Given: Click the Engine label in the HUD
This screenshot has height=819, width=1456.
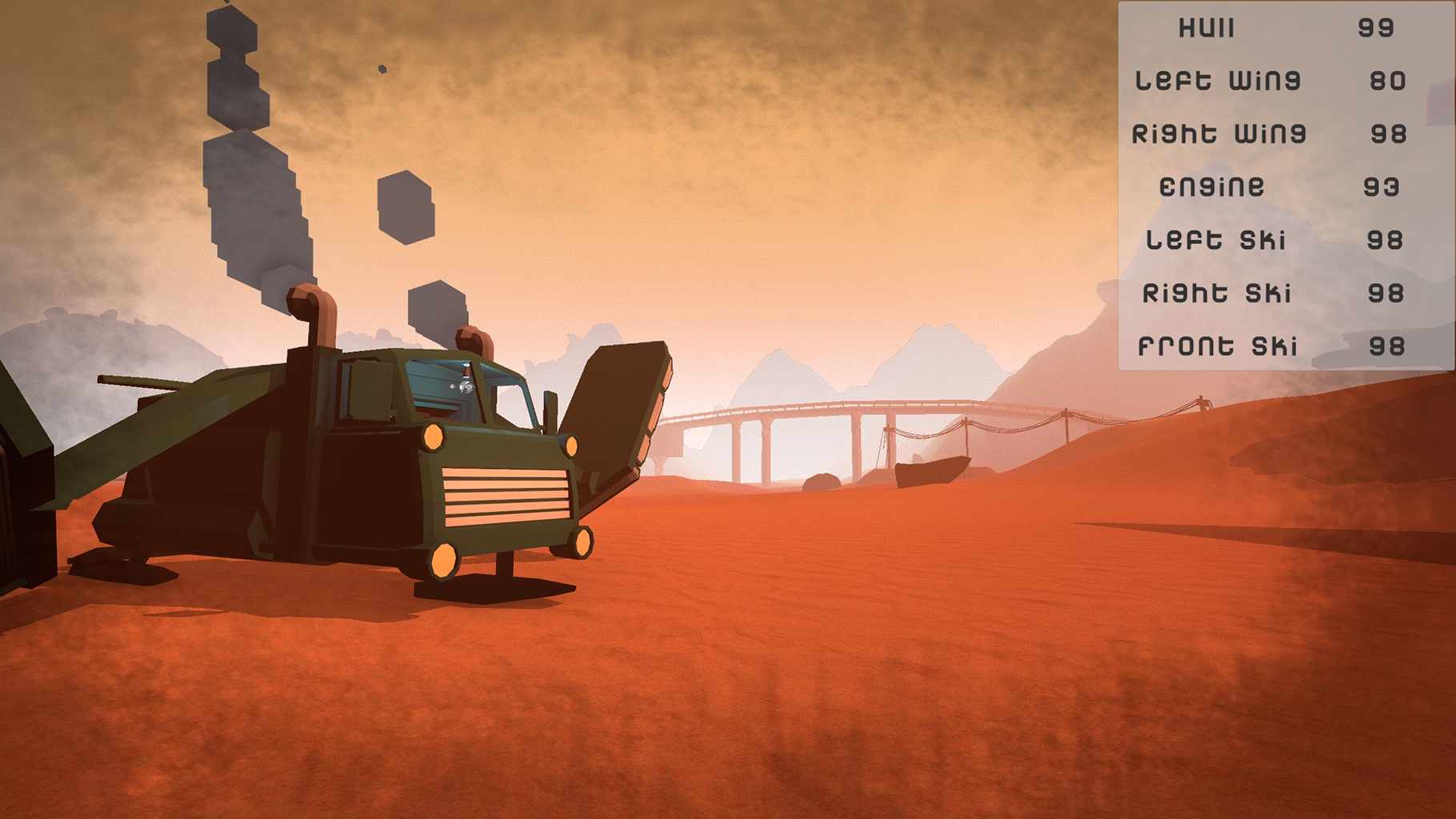Looking at the screenshot, I should tap(1212, 186).
